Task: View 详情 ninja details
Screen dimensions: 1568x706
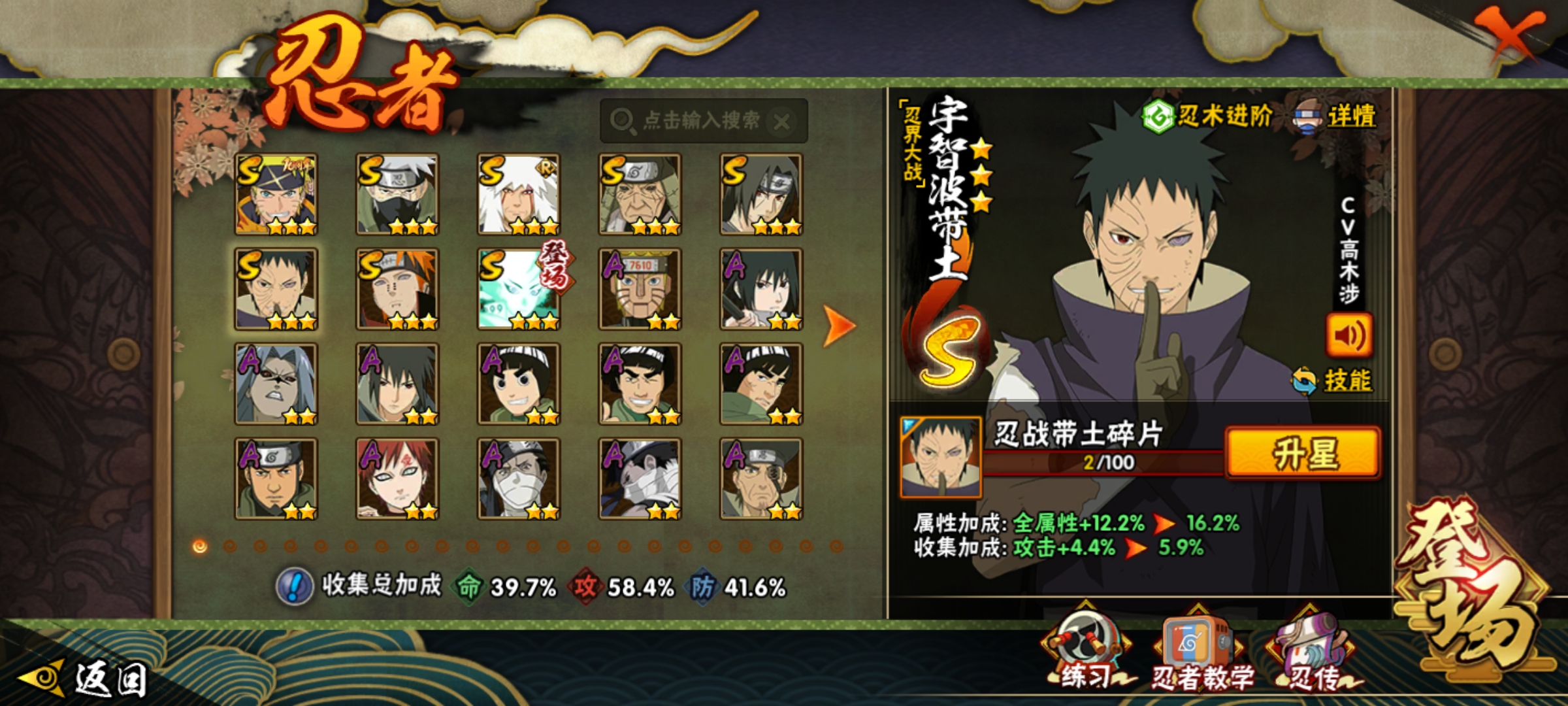Action: click(x=1335, y=117)
